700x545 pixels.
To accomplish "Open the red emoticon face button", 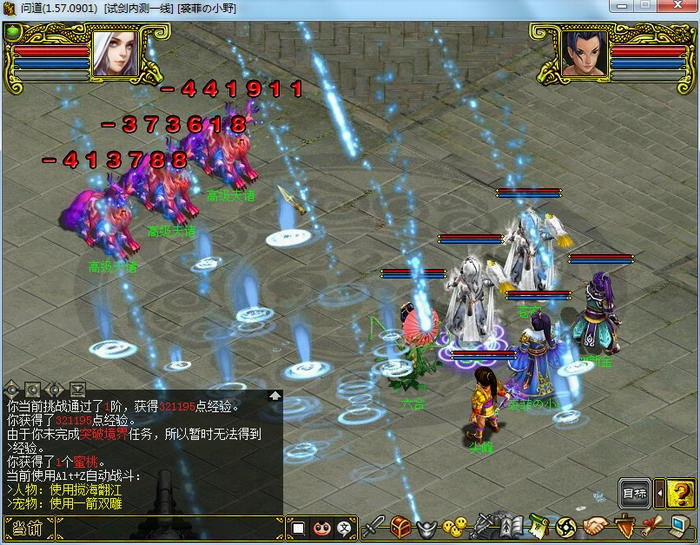I will coord(322,527).
